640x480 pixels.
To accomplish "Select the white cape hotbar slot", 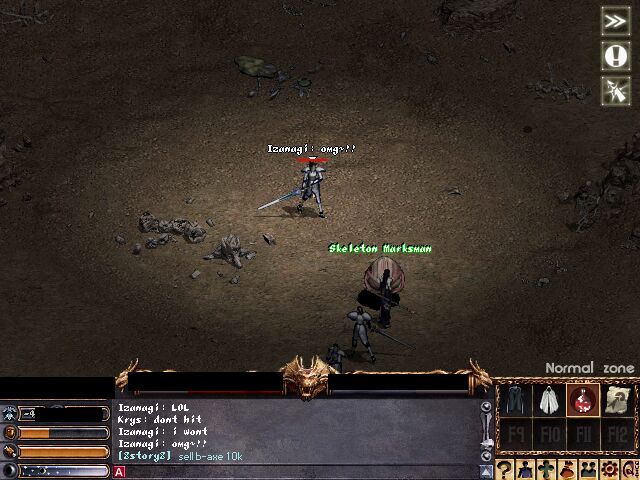I will click(547, 399).
